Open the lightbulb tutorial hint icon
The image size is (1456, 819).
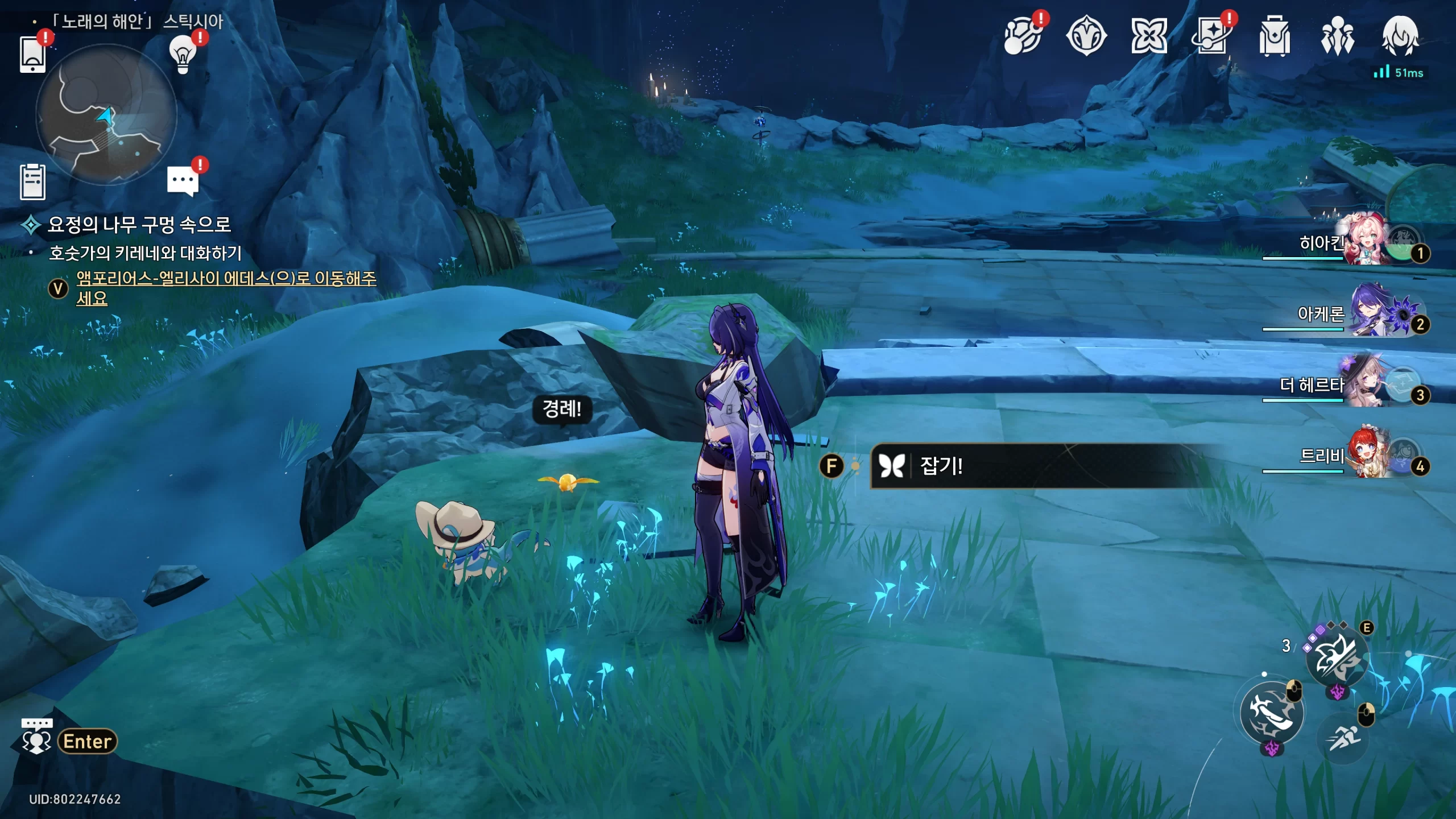[183, 54]
